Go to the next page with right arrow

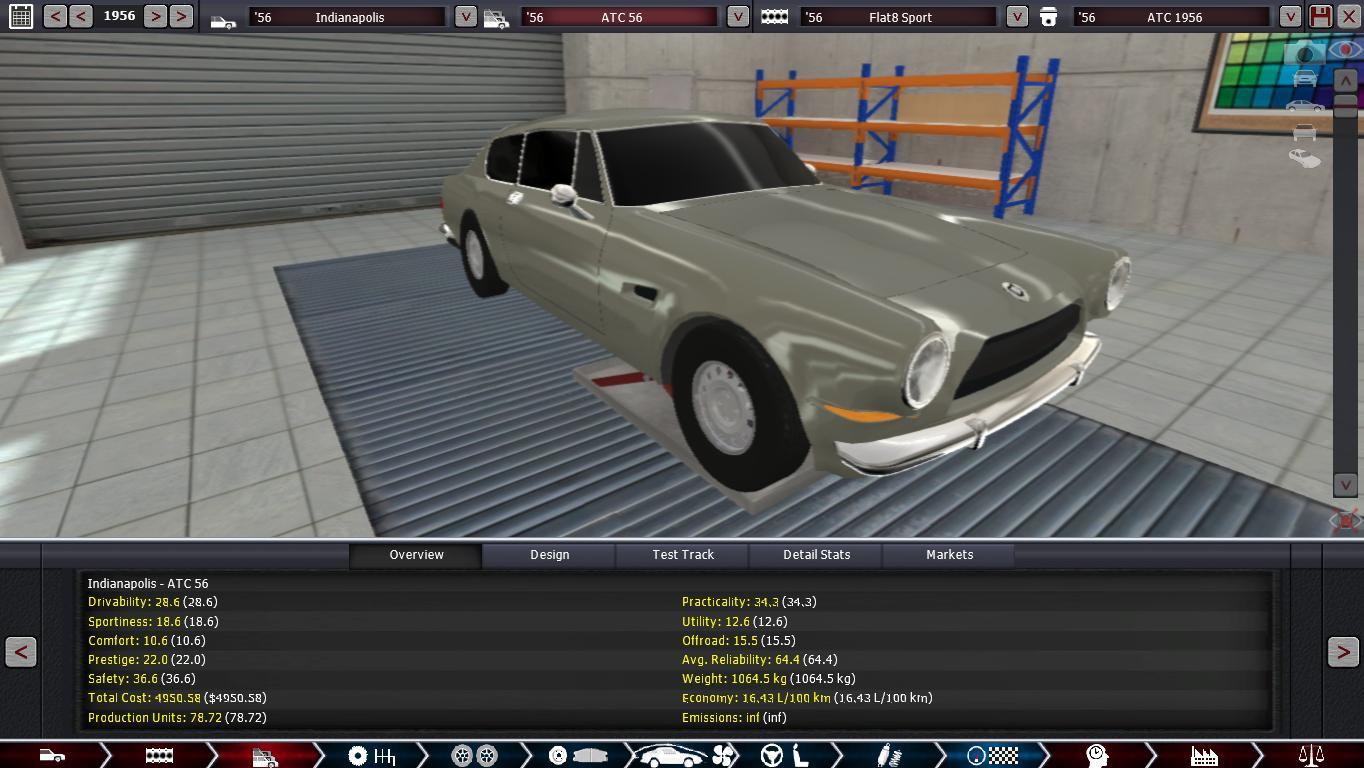[x=1342, y=652]
